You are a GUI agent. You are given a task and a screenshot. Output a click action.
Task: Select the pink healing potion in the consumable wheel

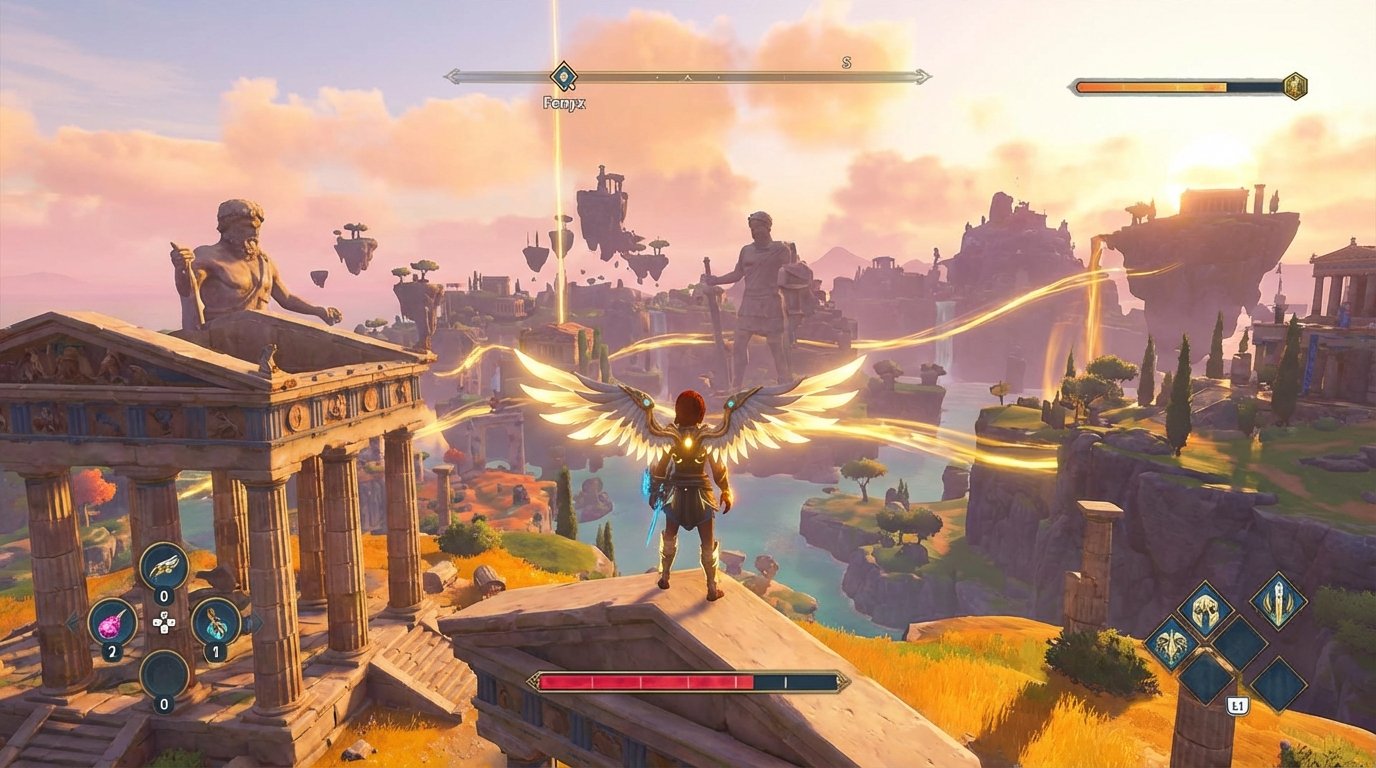[113, 623]
